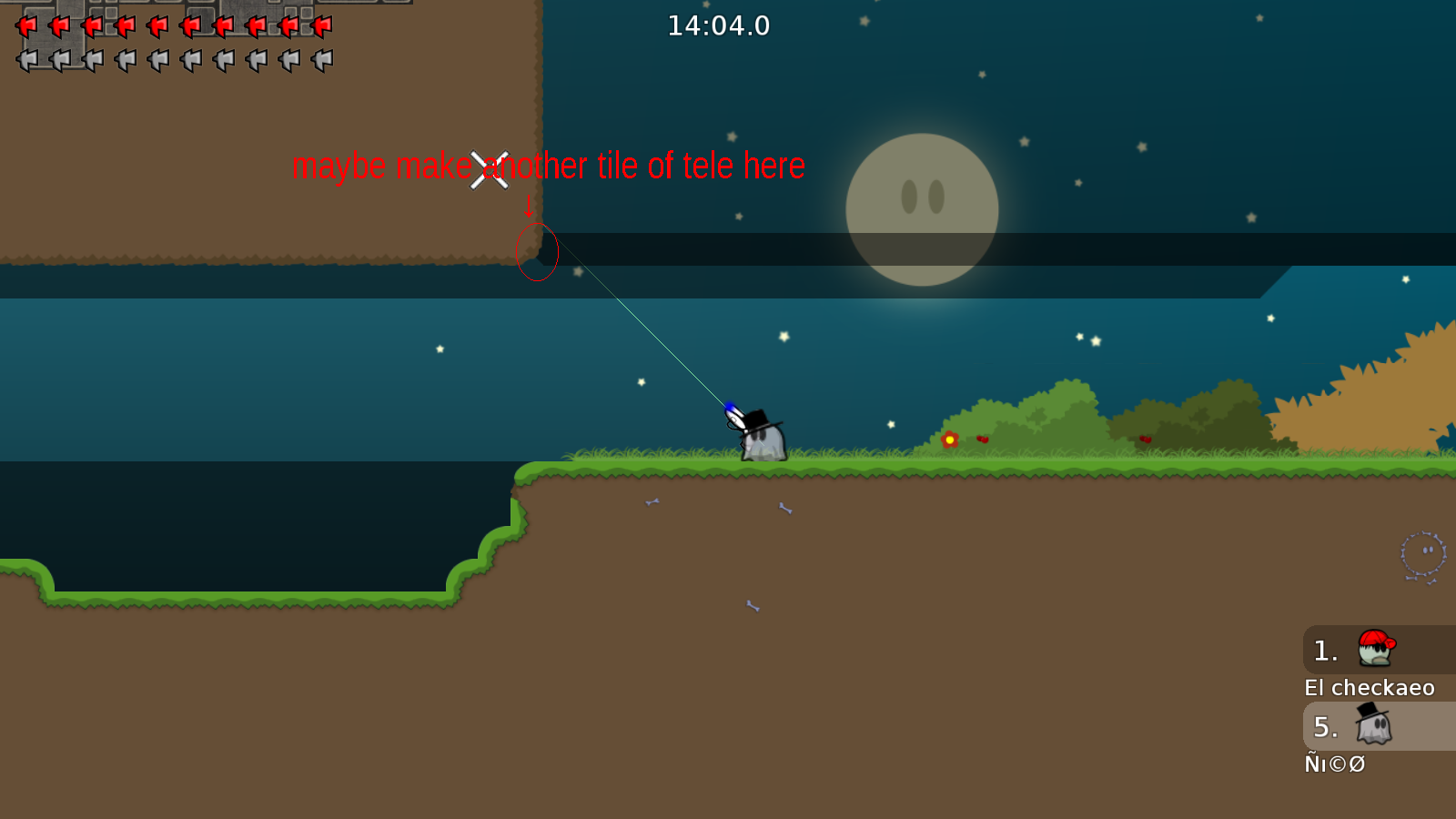Click the fifth red heart icon

[x=158, y=25]
